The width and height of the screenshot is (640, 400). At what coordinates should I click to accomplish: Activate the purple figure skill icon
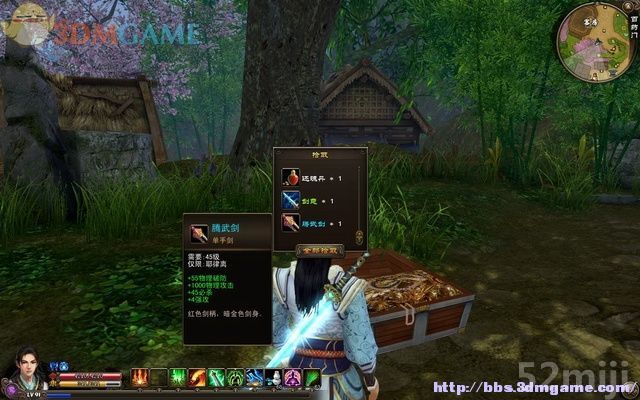coord(293,377)
